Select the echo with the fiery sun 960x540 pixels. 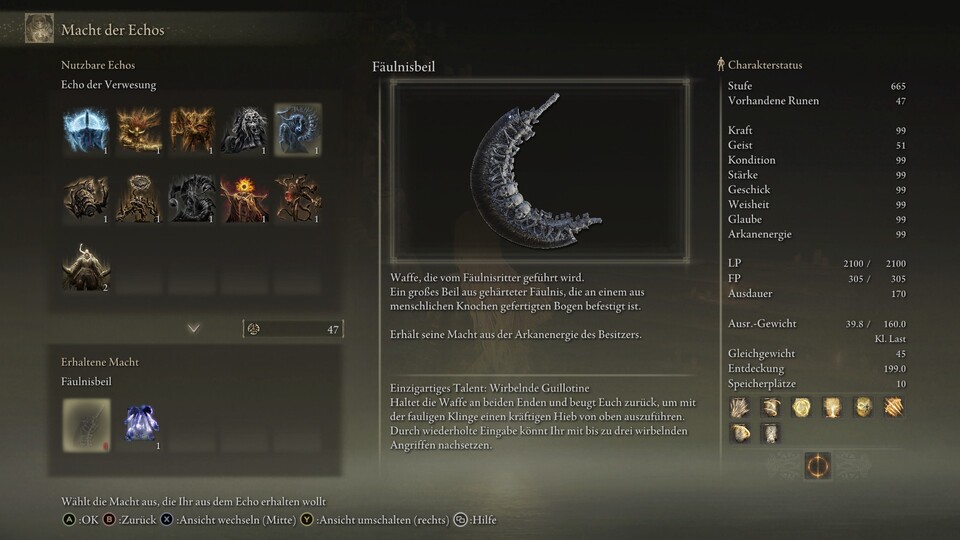click(x=244, y=198)
